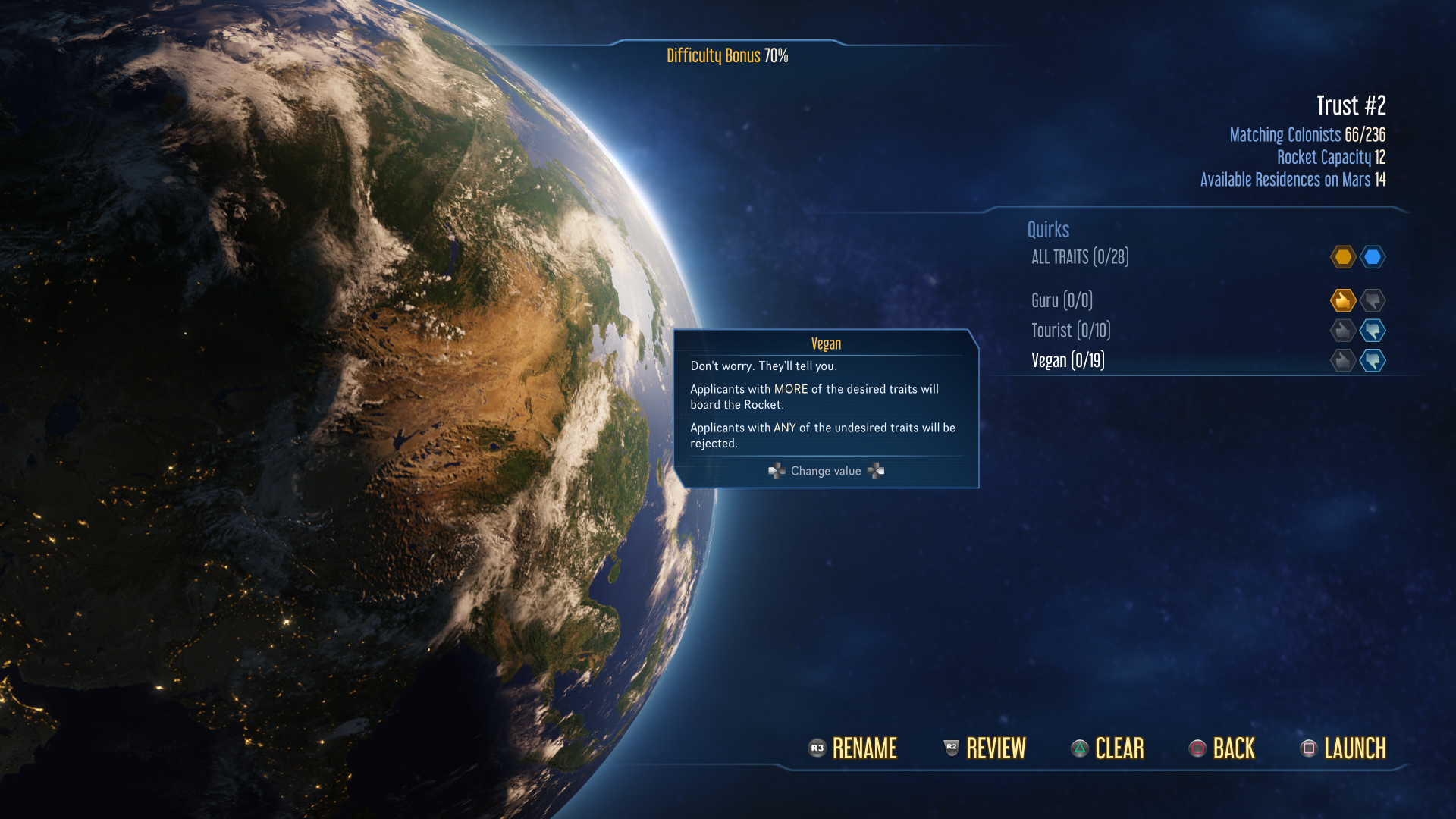This screenshot has height=819, width=1456.
Task: LAUNCH the passenger rocket
Action: [1343, 748]
